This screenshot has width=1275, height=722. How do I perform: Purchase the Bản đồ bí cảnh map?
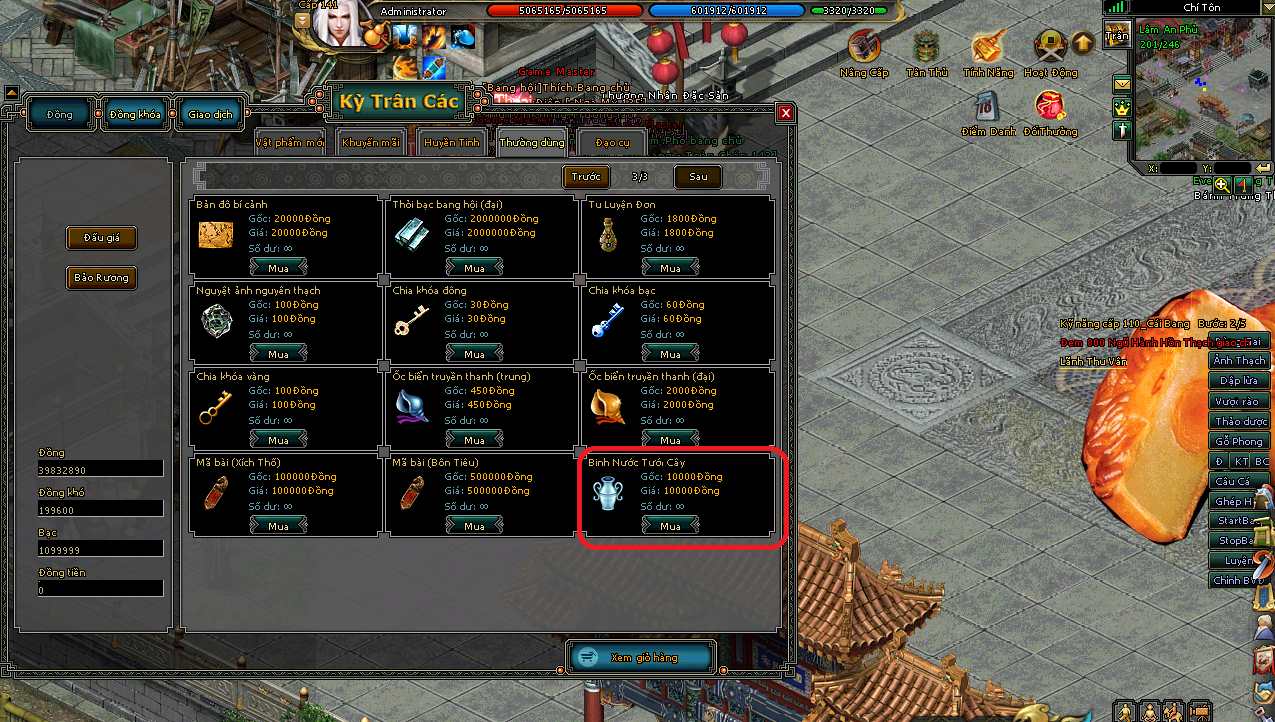[278, 268]
